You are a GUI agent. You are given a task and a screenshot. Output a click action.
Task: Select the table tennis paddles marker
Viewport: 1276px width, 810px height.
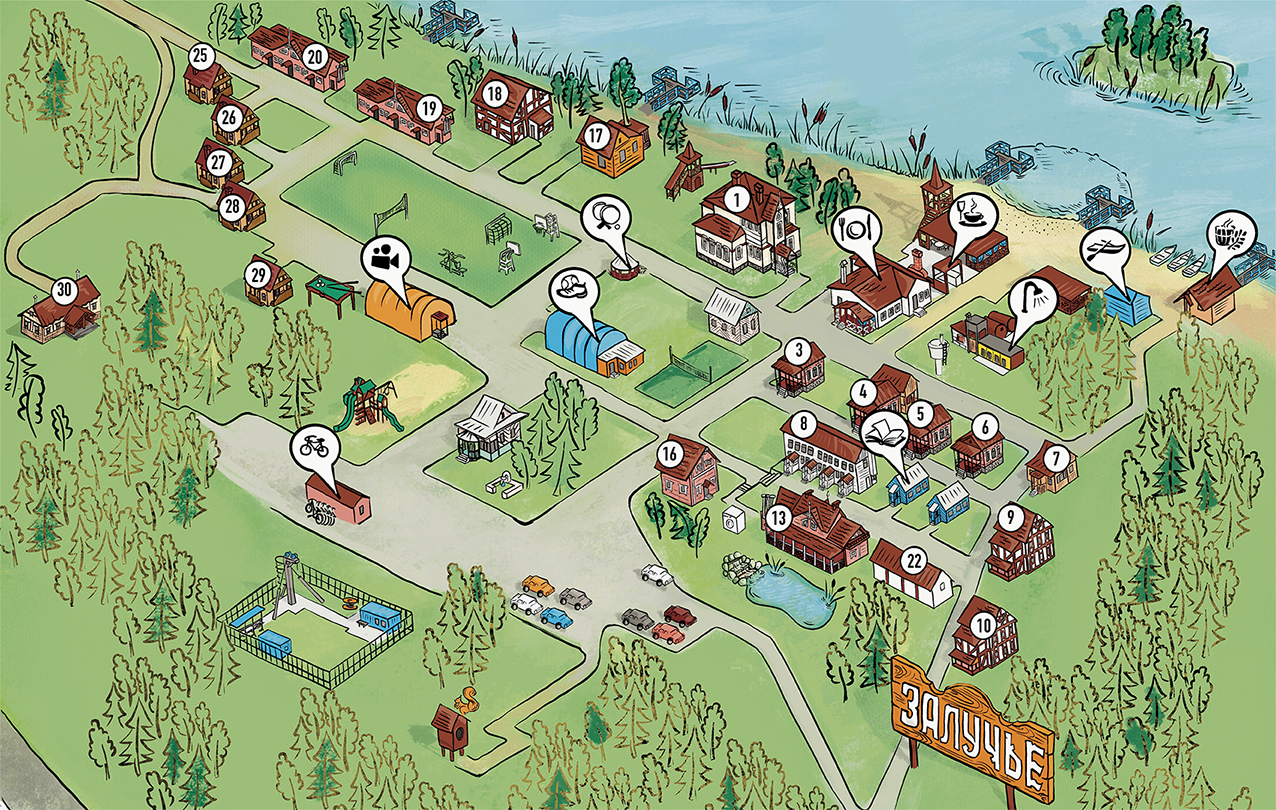[606, 214]
